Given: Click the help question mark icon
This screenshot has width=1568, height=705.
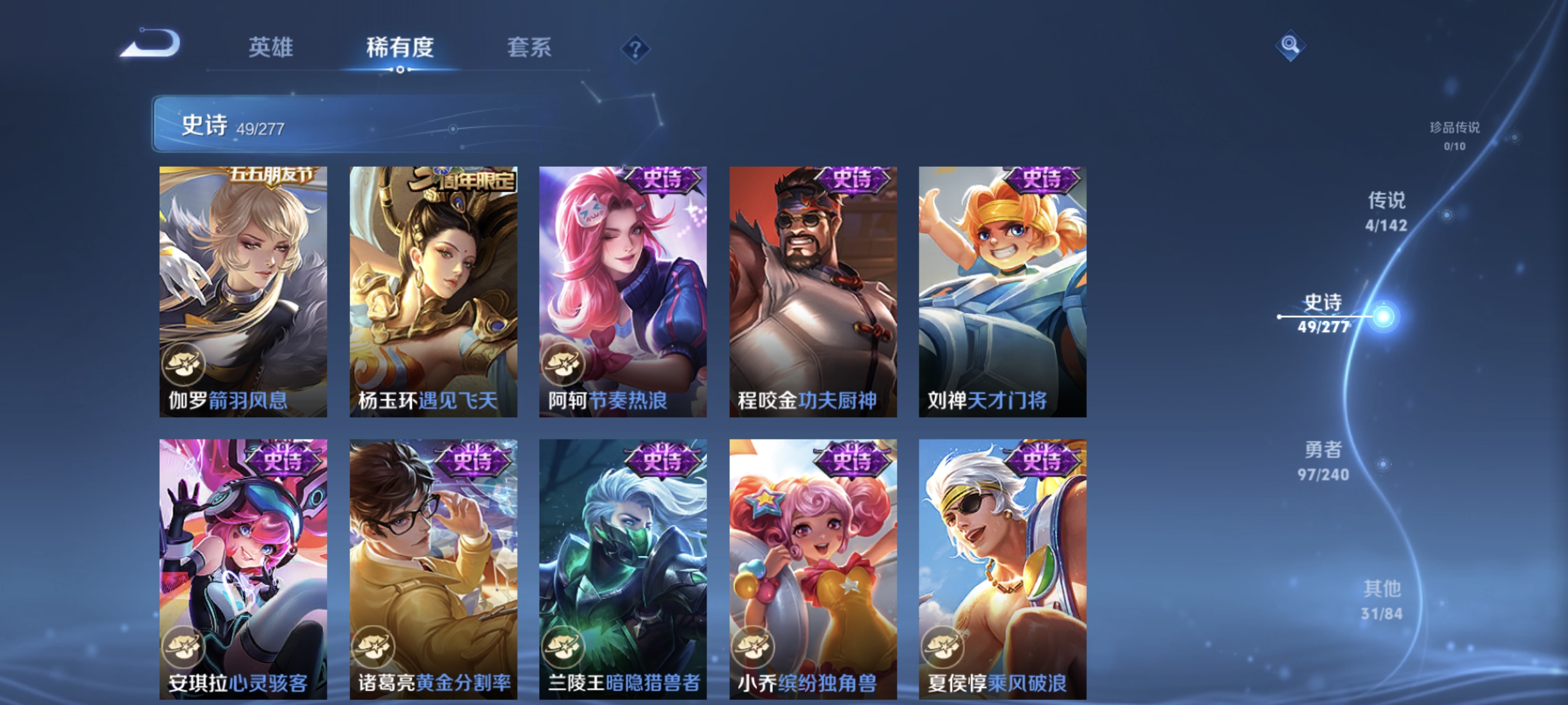Looking at the screenshot, I should pos(635,50).
